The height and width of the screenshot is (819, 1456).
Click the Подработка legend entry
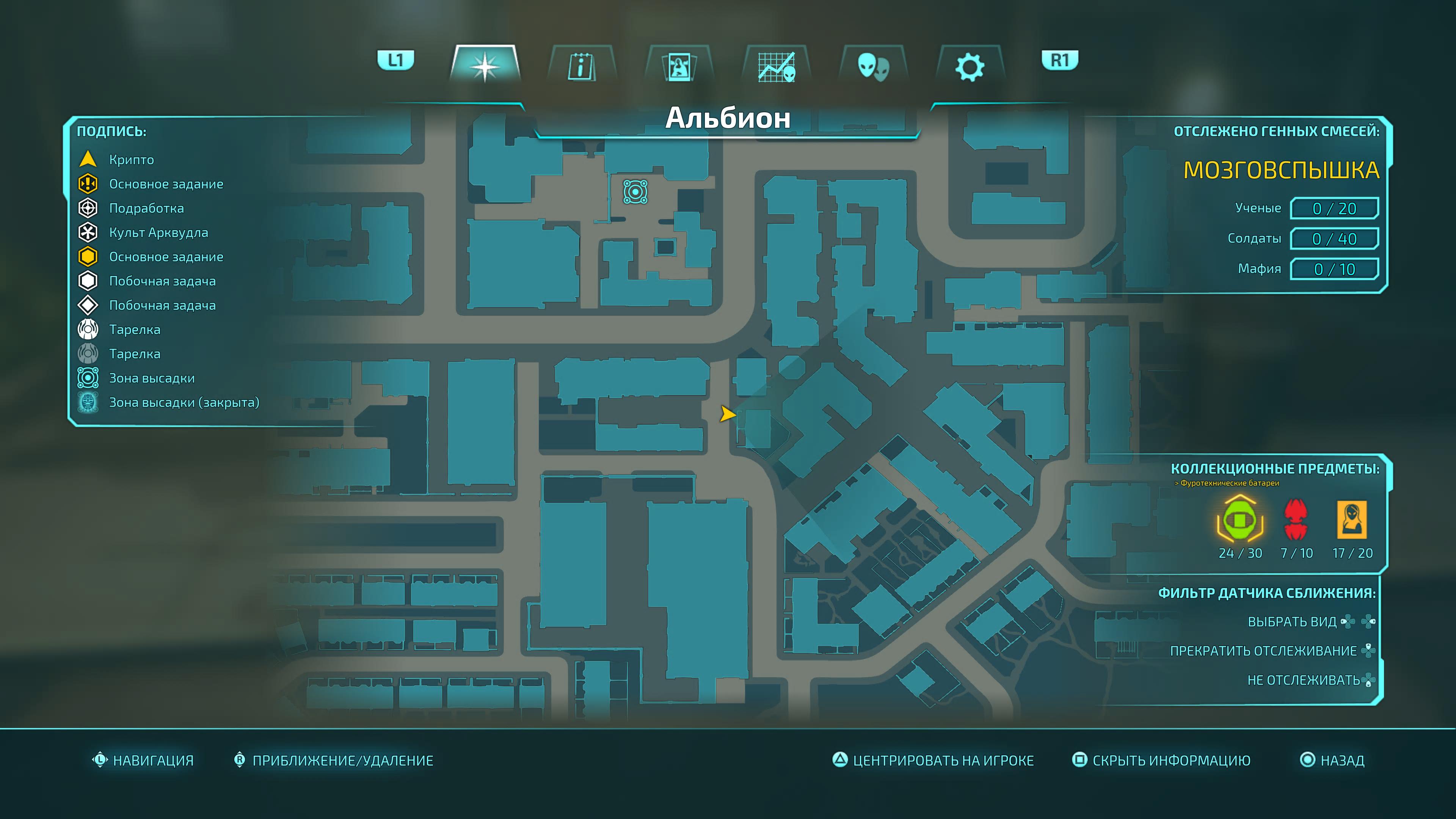[x=146, y=208]
